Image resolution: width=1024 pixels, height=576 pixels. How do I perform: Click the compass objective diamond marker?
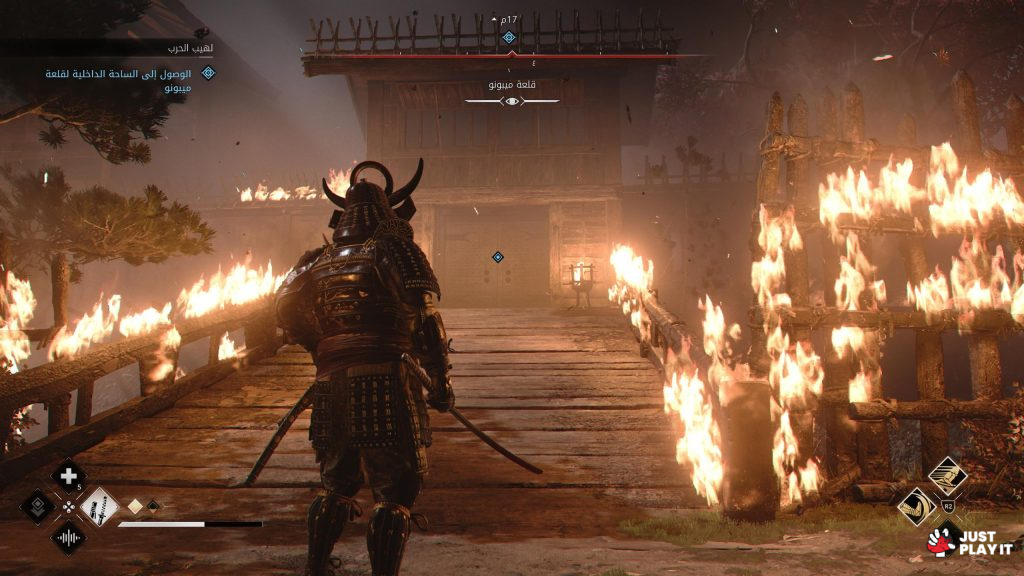(508, 38)
